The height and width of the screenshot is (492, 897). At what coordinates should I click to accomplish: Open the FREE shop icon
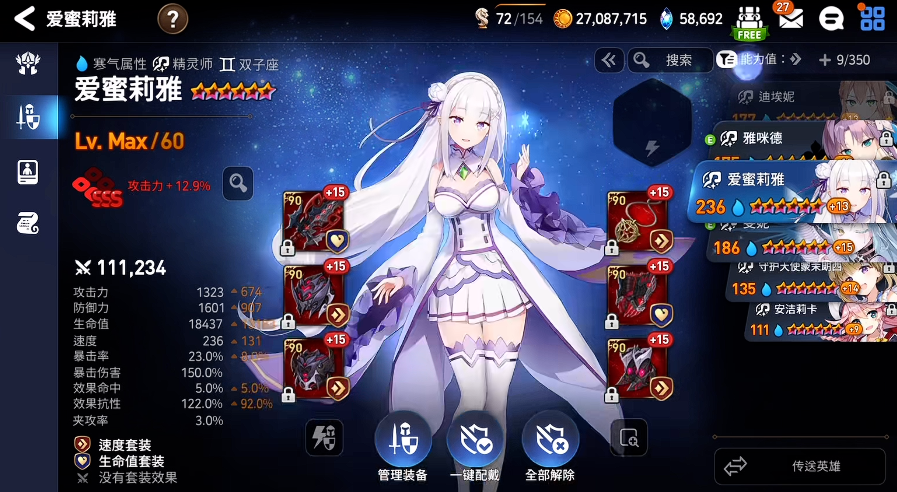tap(749, 20)
